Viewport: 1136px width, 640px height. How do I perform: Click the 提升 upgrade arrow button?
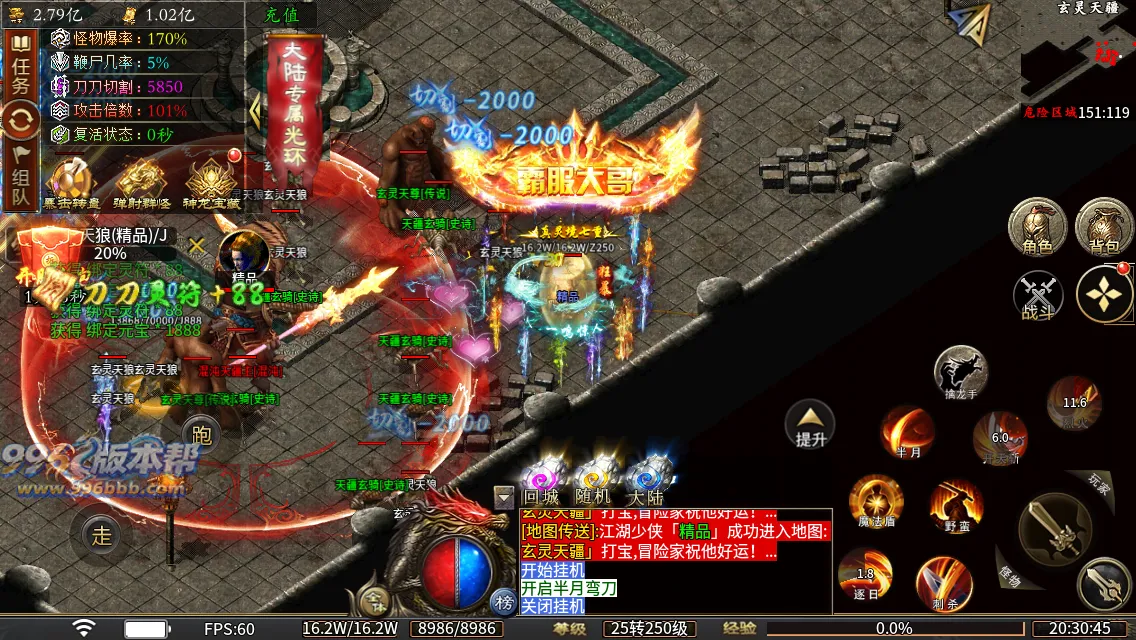809,424
